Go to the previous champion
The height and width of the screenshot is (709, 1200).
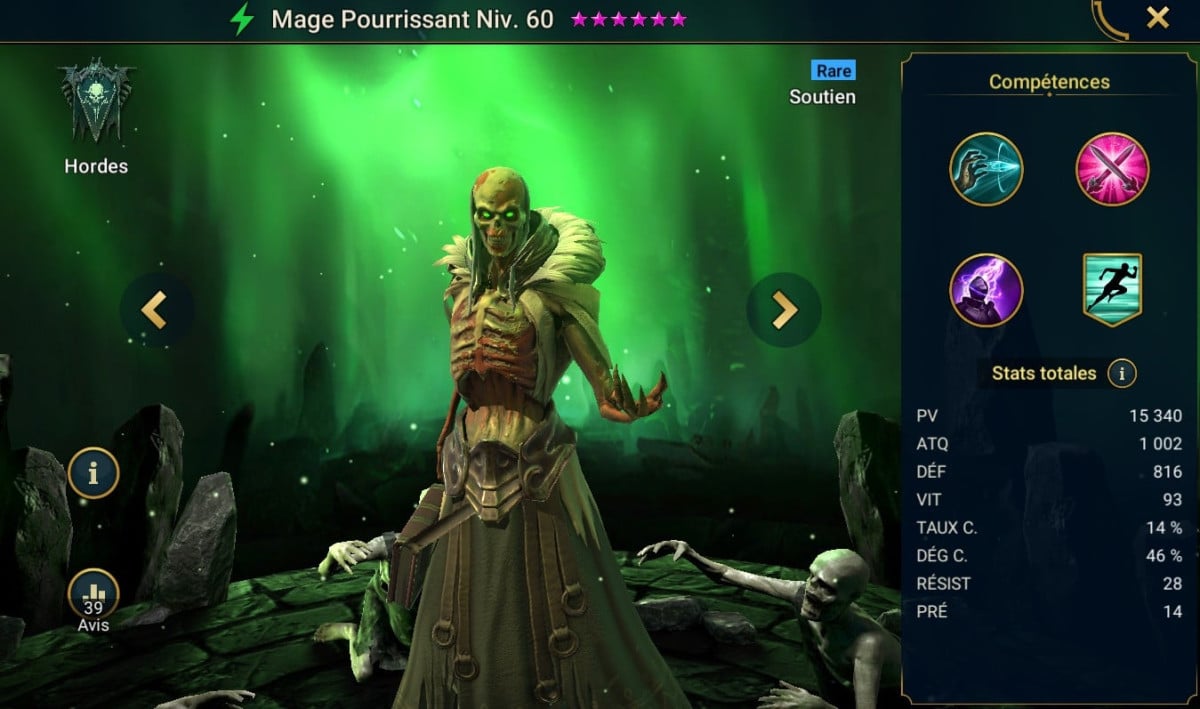[153, 310]
